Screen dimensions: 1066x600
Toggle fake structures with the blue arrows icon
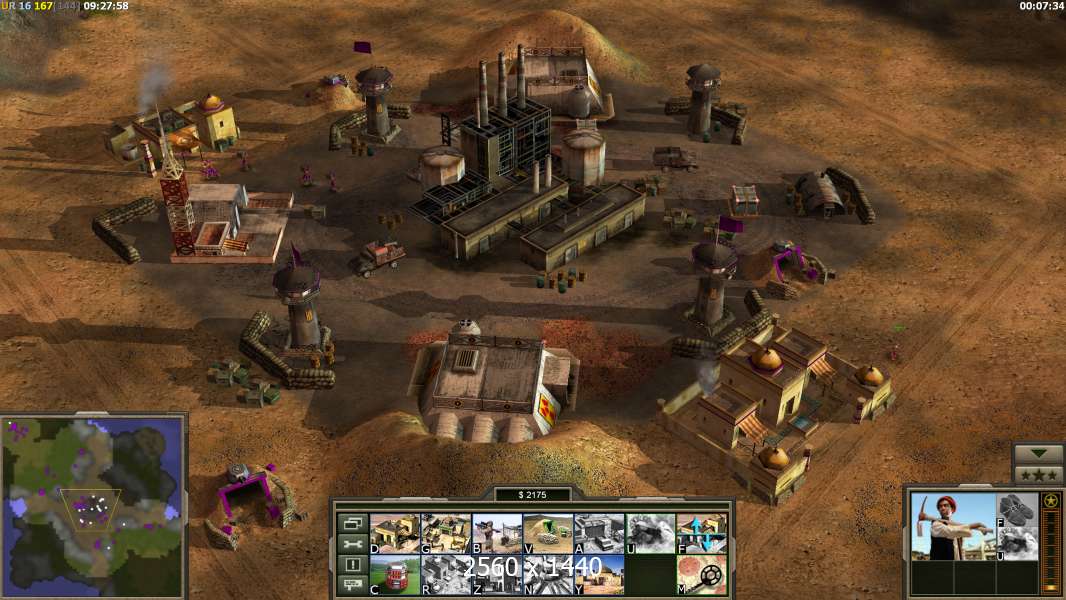(701, 533)
